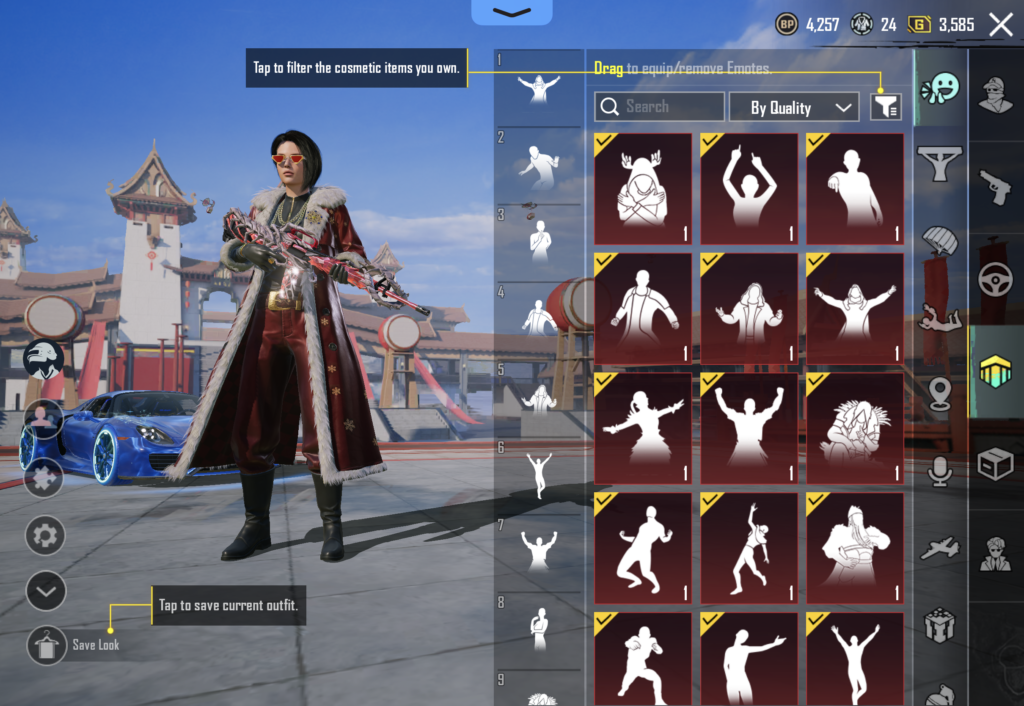Switch to the pistol weapons tab

(x=996, y=186)
